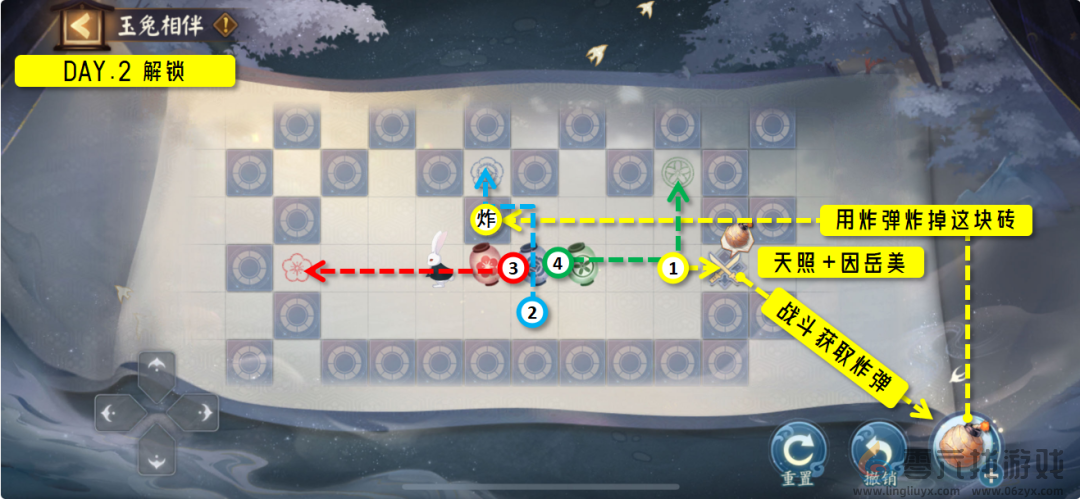Screen dimensions: 1080x499
Task: Select the red flower target tile
Action: tap(296, 267)
